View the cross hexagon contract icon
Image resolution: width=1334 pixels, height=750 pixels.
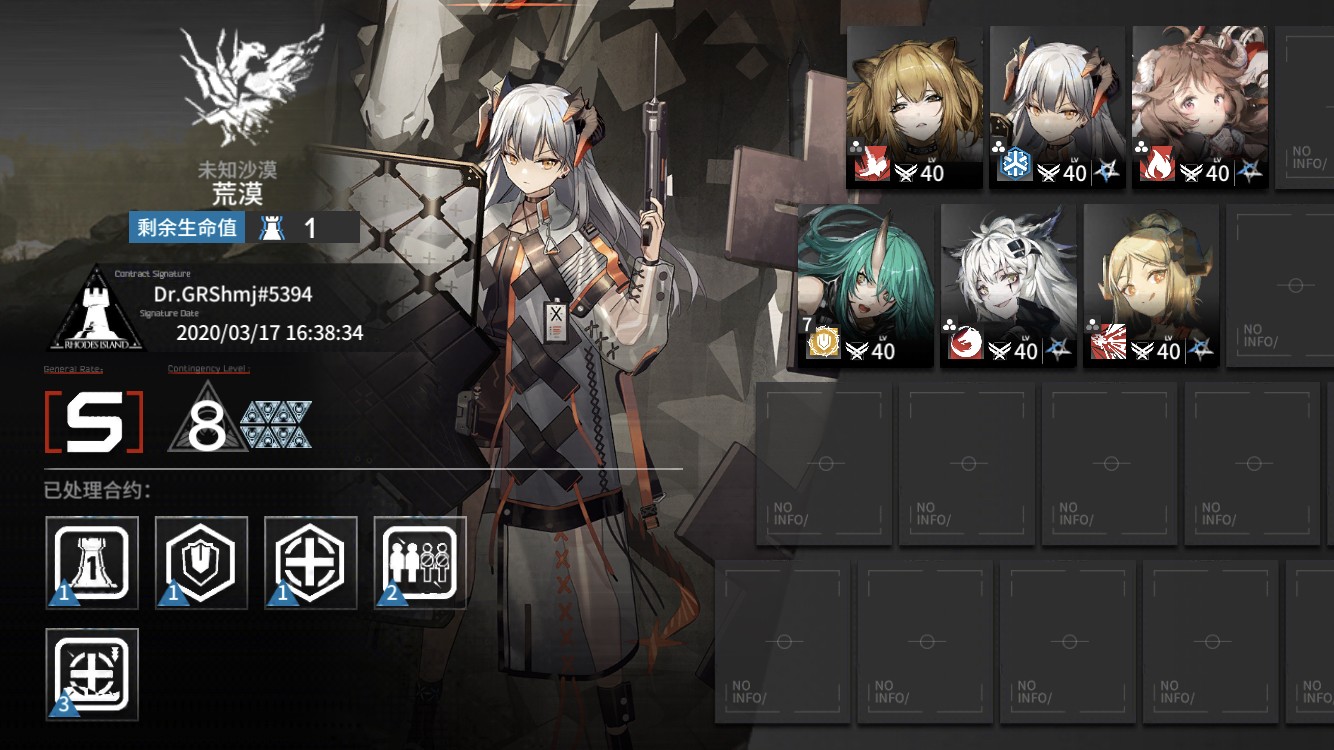pyautogui.click(x=310, y=563)
